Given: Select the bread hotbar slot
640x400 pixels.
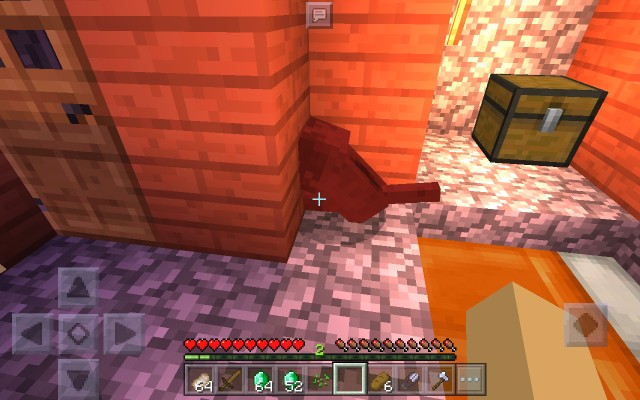Looking at the screenshot, I should (380, 379).
